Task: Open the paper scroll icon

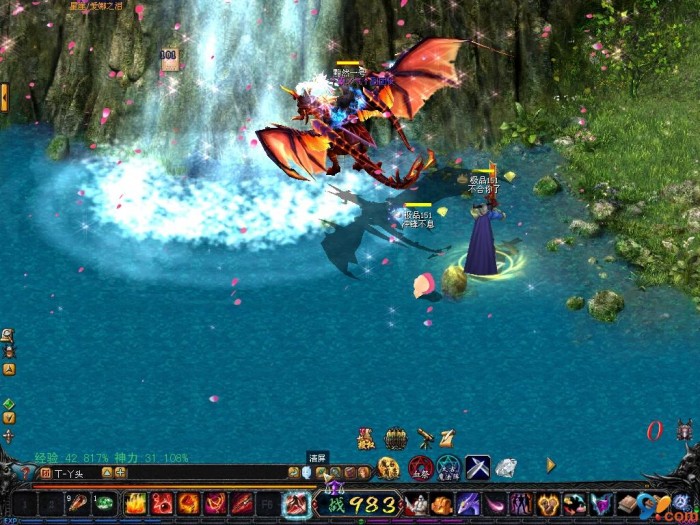Action: click(x=448, y=438)
